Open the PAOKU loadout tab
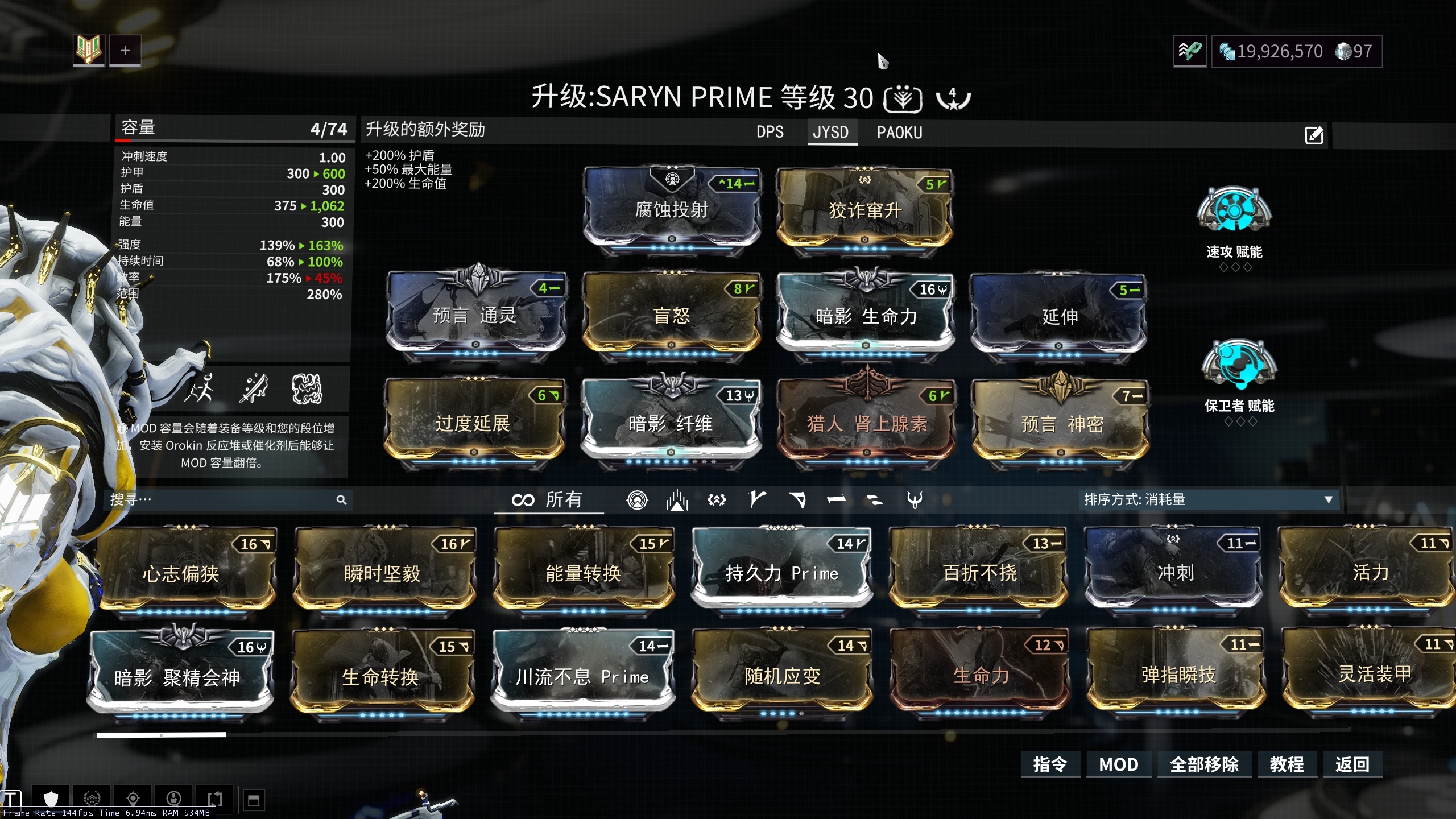 [x=899, y=132]
